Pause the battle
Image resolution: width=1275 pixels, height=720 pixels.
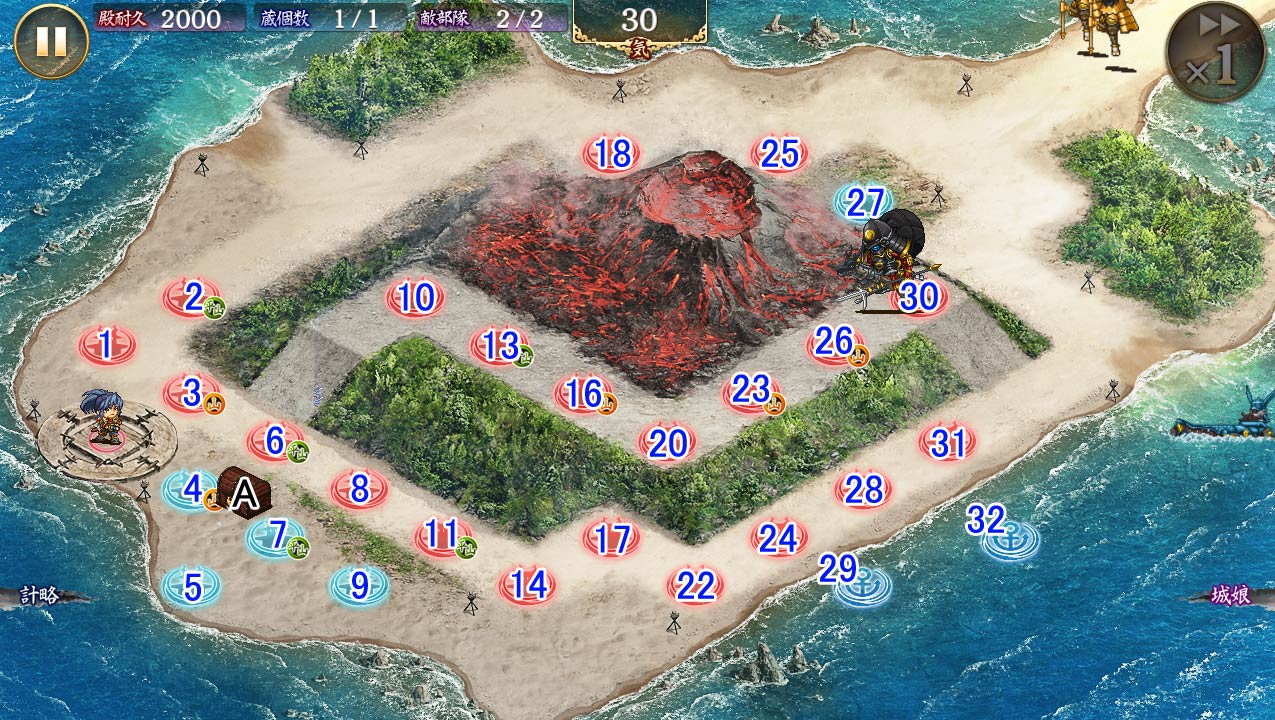coord(51,41)
